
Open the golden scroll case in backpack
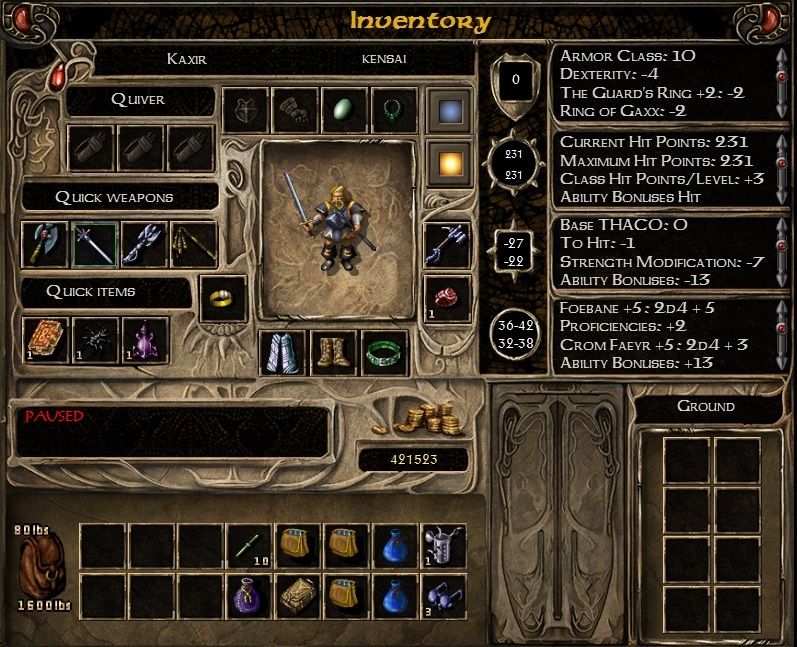(298, 596)
